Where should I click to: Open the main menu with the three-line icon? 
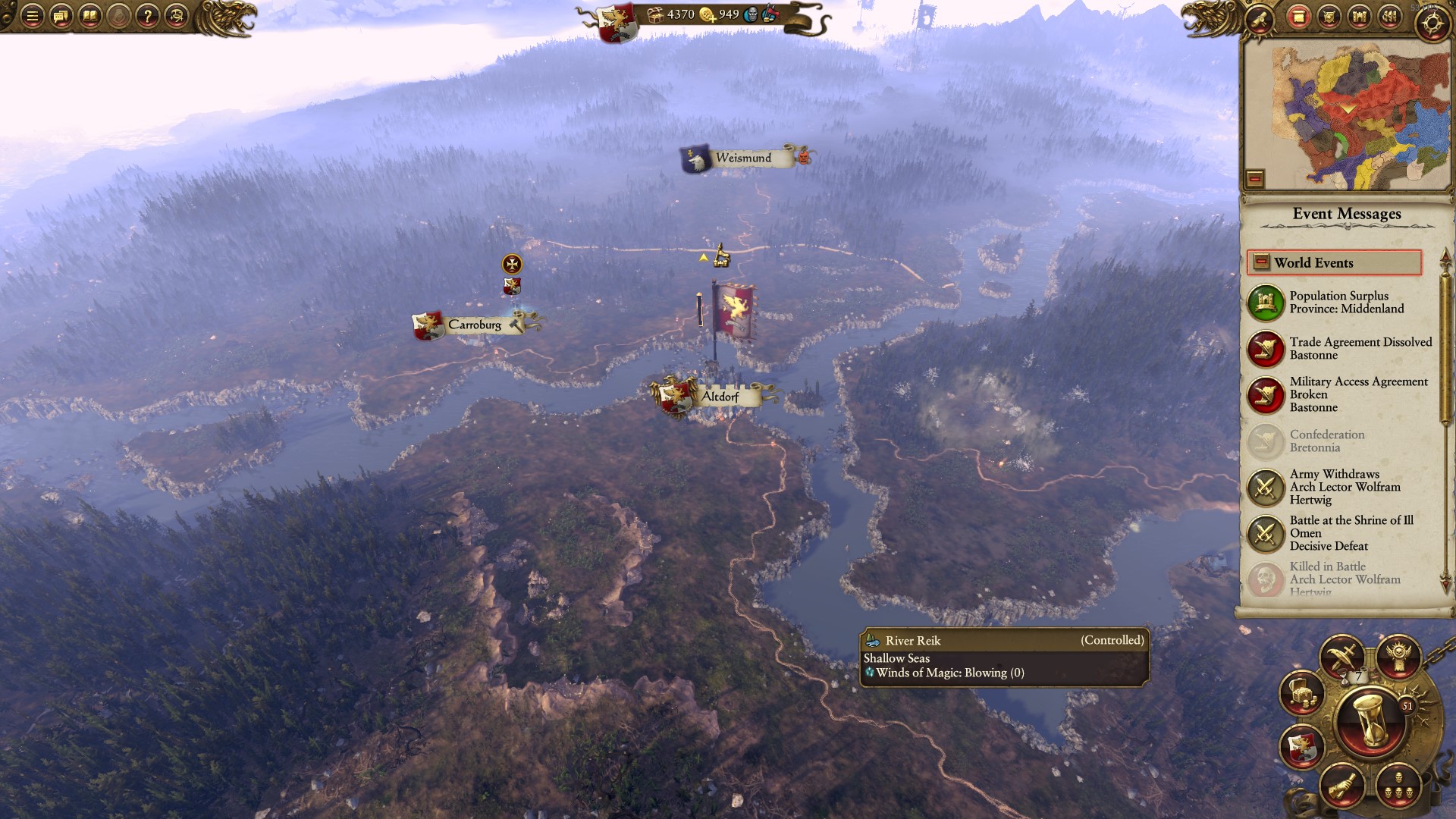(x=32, y=16)
